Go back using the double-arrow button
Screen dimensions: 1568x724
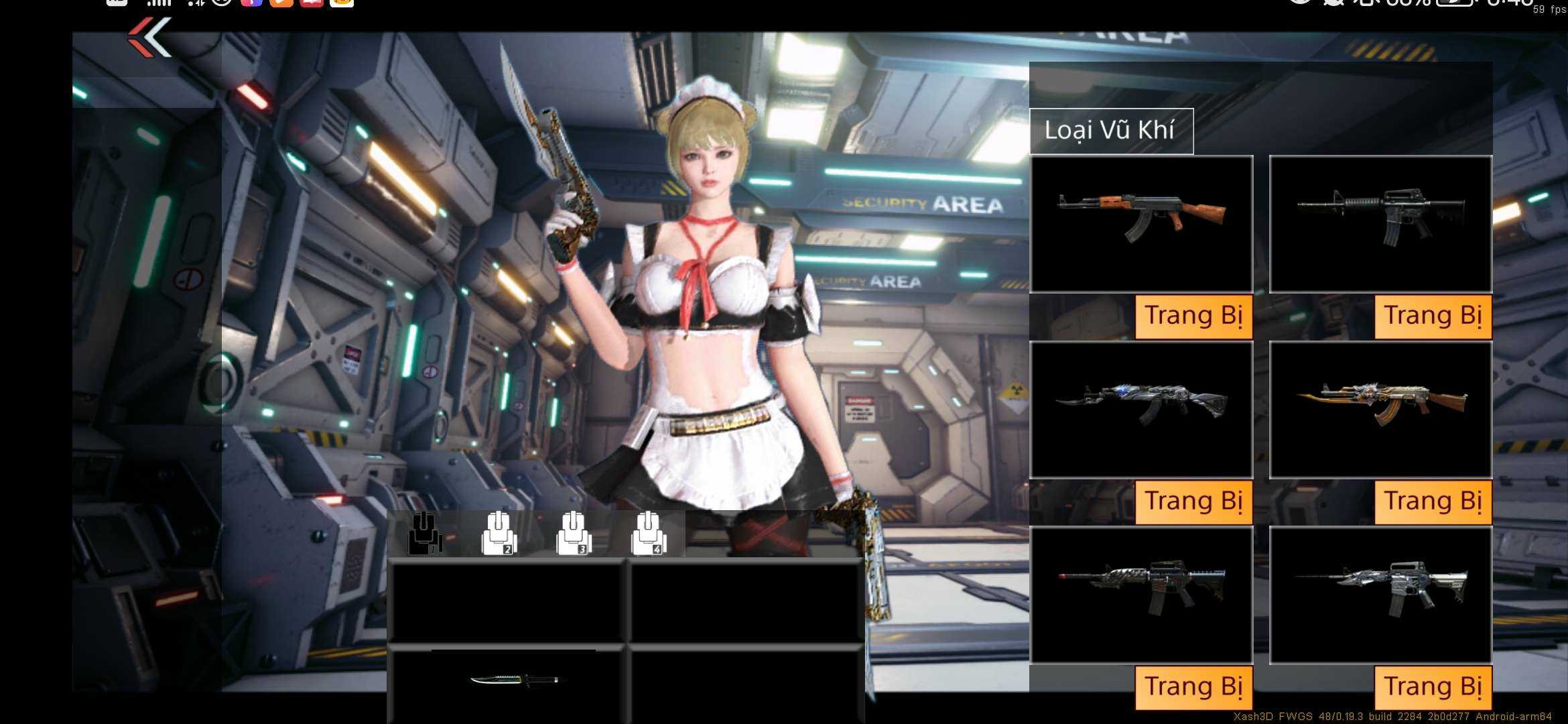[150, 38]
